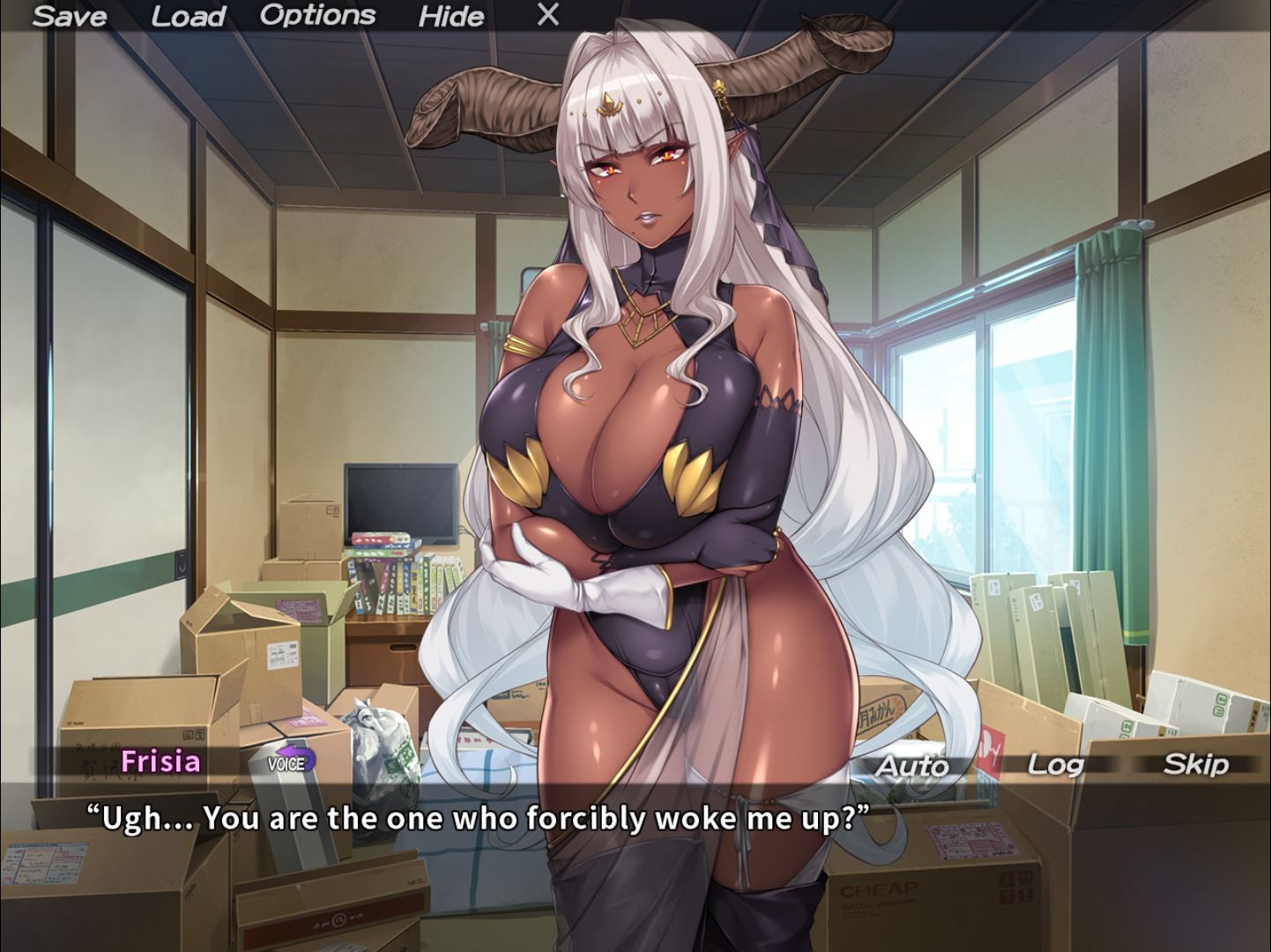Click the dialogue text to advance
Image resolution: width=1271 pixels, height=952 pixels.
pyautogui.click(x=476, y=817)
